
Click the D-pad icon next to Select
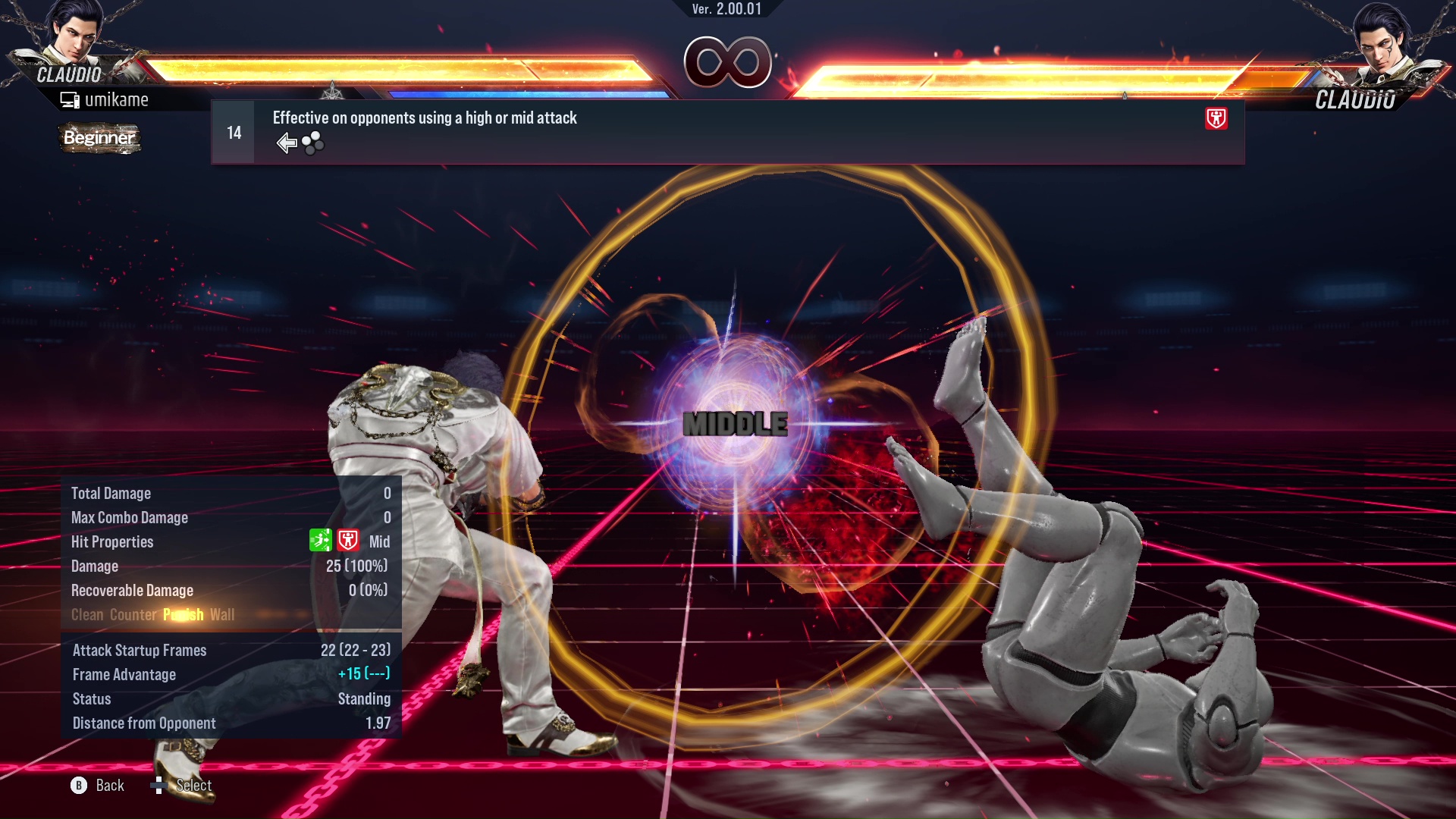click(x=159, y=785)
